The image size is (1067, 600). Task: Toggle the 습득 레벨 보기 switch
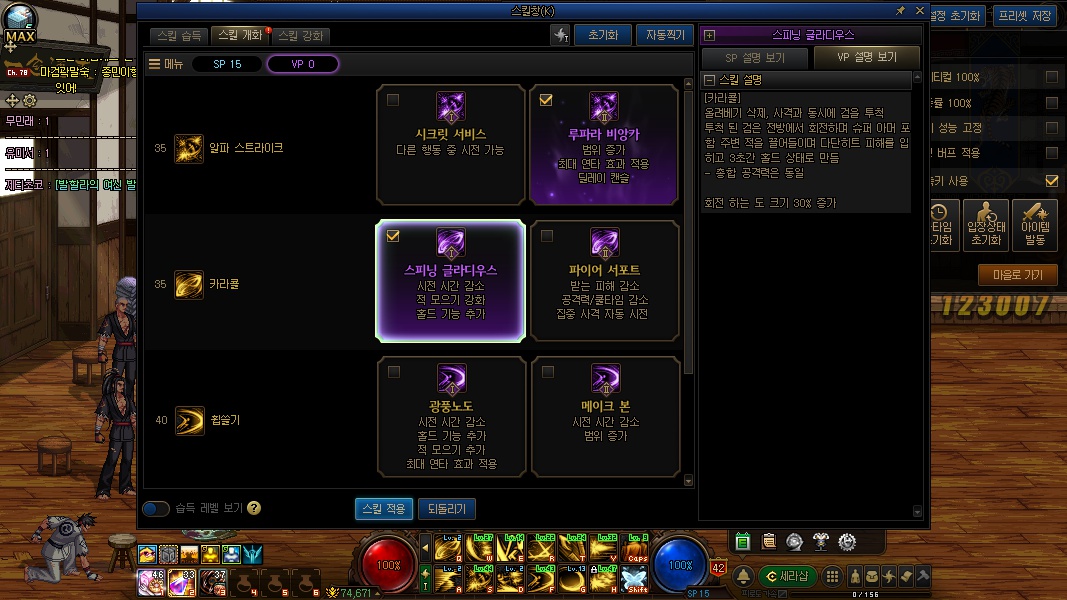[x=156, y=509]
